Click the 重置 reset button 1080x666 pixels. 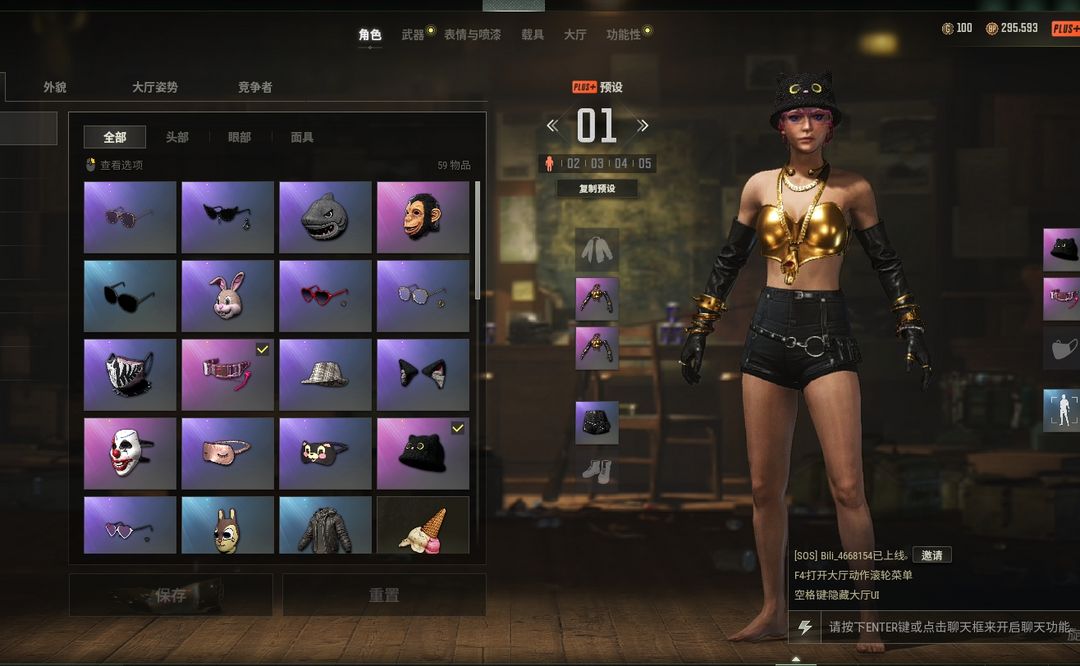tap(384, 595)
